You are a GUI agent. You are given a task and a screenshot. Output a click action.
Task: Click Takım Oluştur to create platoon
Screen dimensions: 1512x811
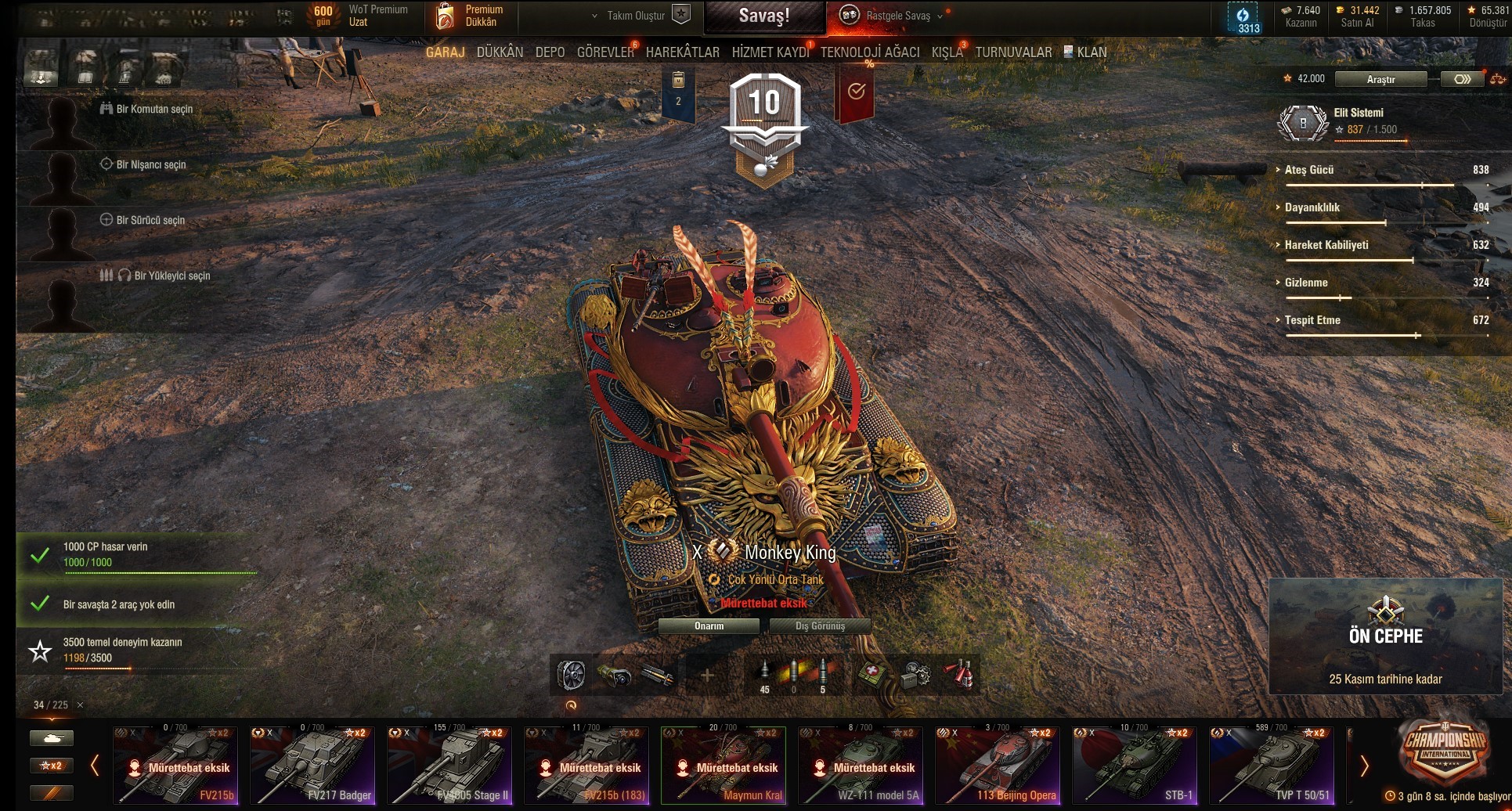coord(636,16)
